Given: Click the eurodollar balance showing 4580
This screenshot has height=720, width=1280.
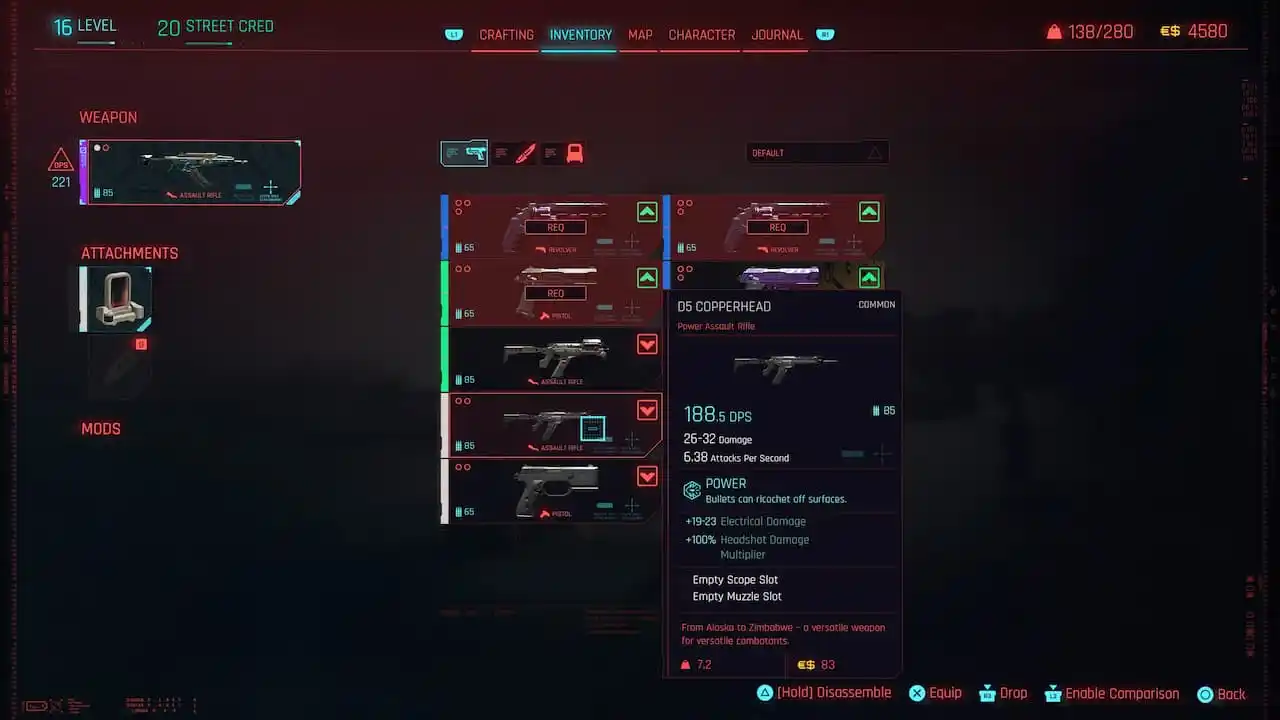Looking at the screenshot, I should coord(1195,31).
